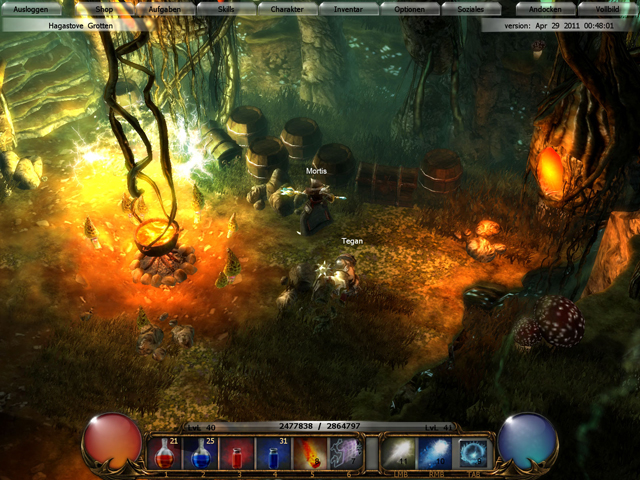Click the Andocken button
640x480 pixels.
(x=545, y=8)
